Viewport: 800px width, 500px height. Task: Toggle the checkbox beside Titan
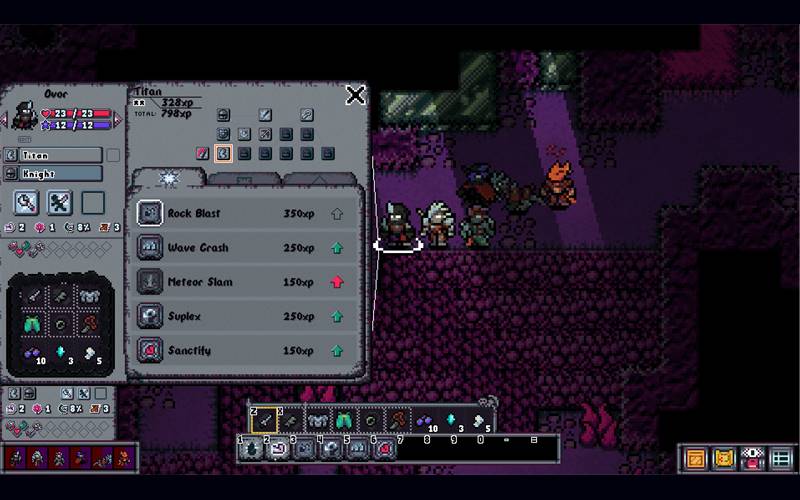coord(113,156)
